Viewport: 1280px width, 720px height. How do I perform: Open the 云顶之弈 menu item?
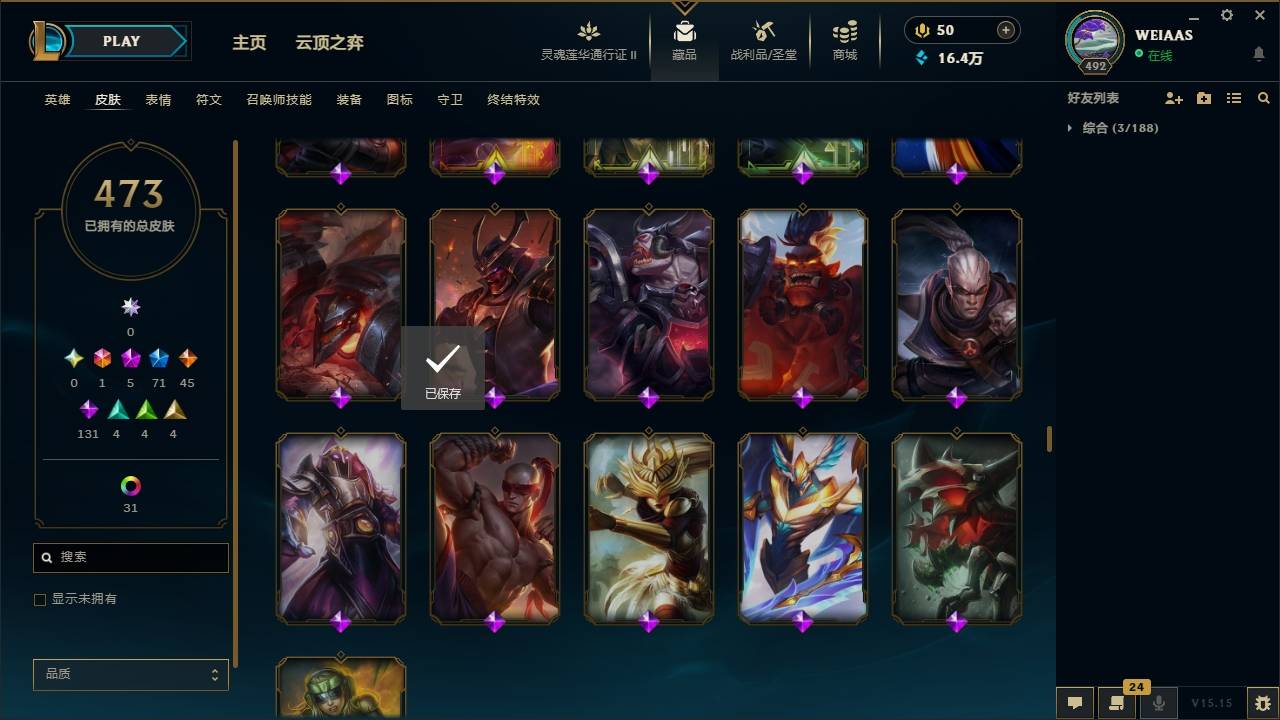[331, 43]
